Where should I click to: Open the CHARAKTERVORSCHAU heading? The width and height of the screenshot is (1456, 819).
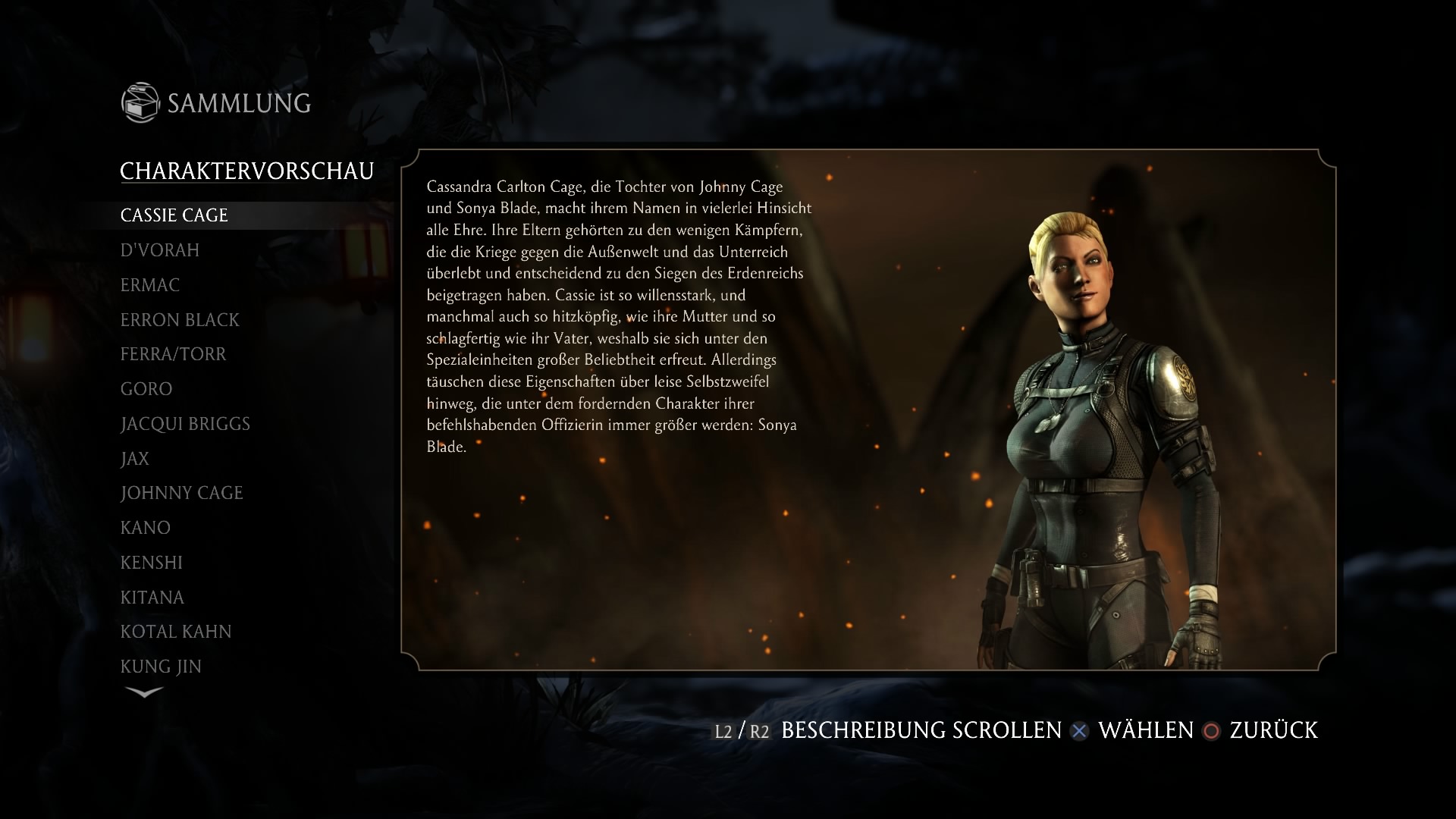(x=248, y=170)
